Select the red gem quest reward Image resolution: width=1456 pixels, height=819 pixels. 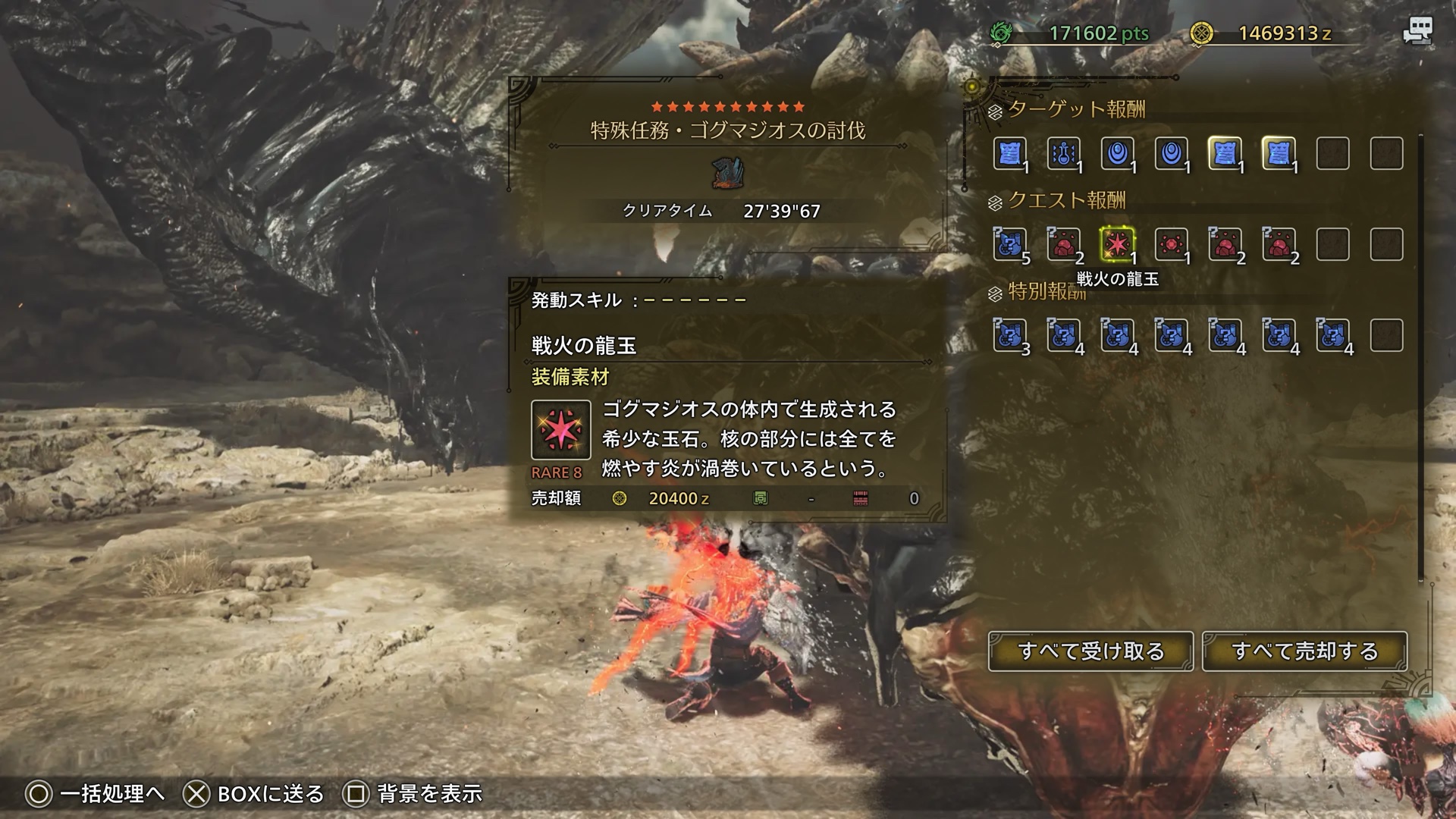coord(1171,244)
